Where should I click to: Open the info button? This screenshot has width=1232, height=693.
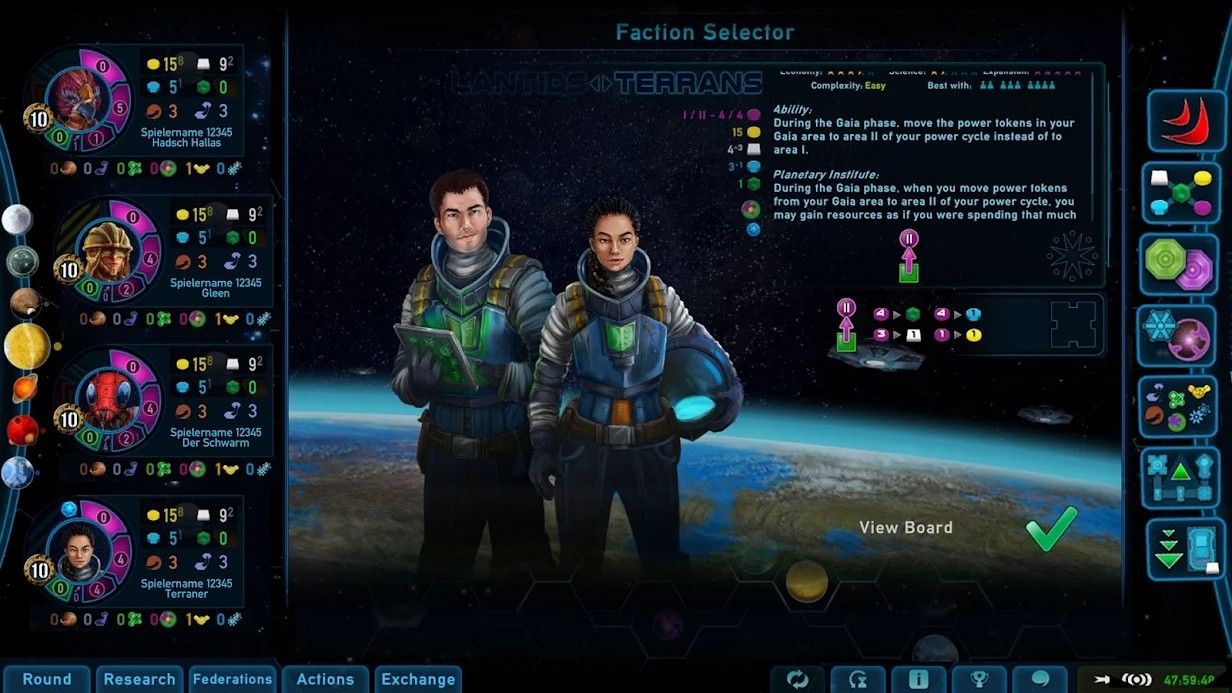point(918,680)
